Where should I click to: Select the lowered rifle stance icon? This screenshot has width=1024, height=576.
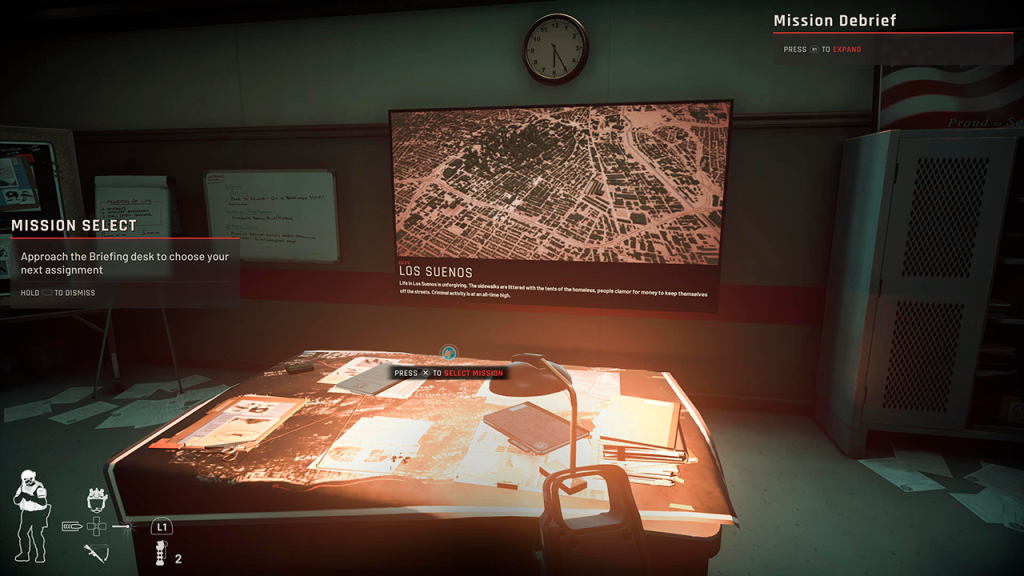coord(97,552)
